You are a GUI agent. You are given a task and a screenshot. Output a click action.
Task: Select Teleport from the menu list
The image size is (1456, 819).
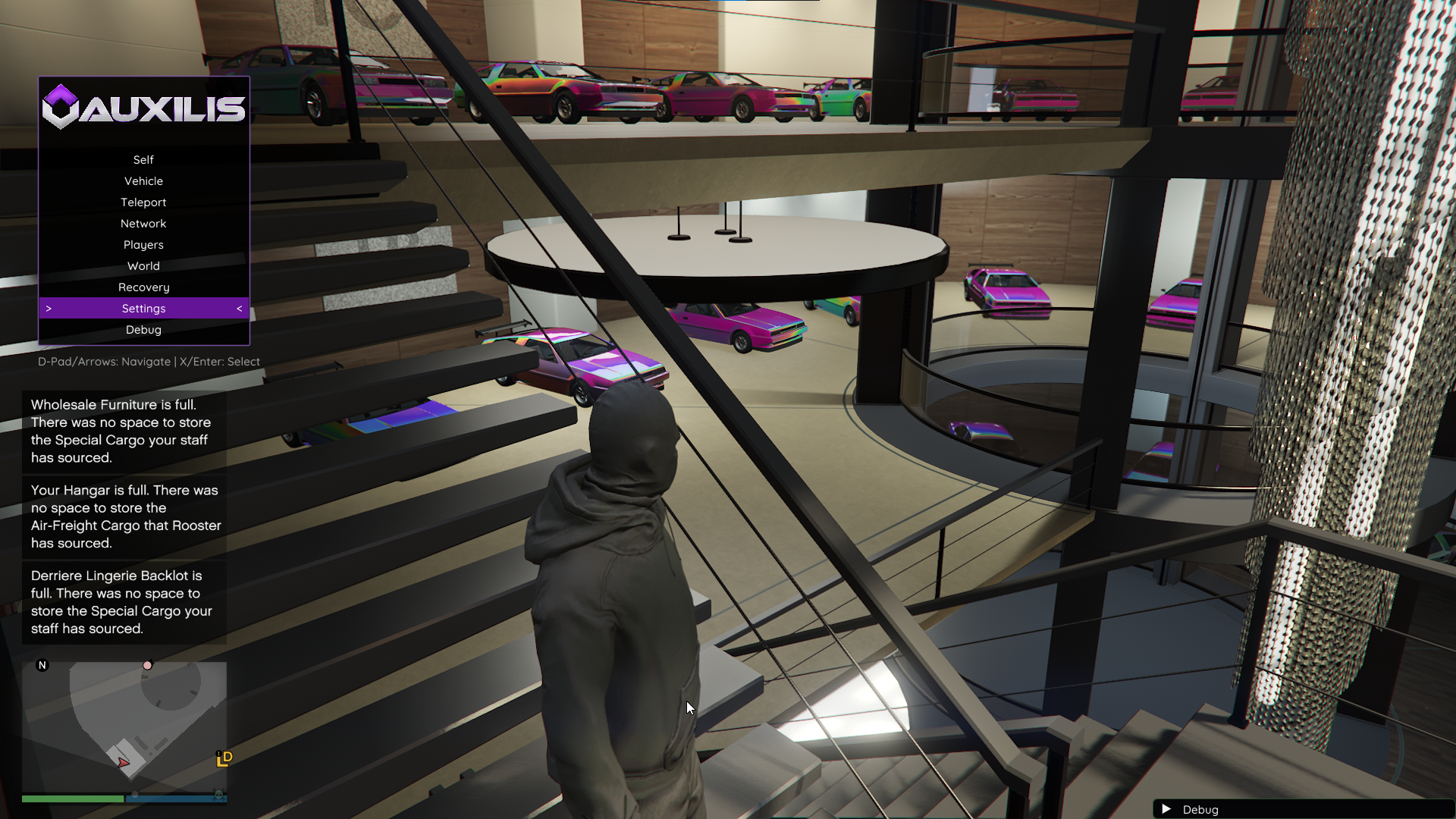coord(143,202)
